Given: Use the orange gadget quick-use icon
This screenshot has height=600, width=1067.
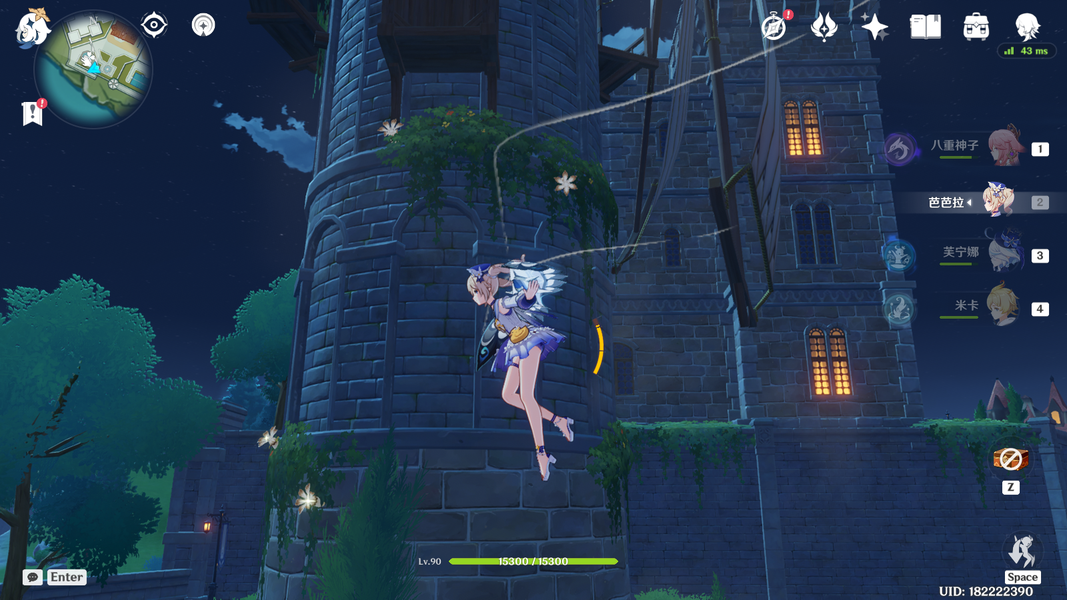Looking at the screenshot, I should [x=1009, y=459].
